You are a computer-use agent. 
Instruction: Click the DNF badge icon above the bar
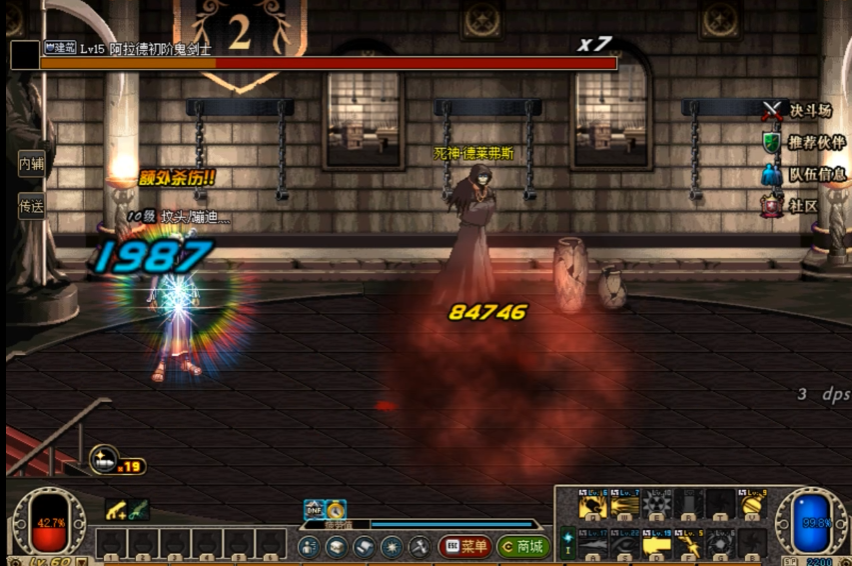(x=313, y=509)
